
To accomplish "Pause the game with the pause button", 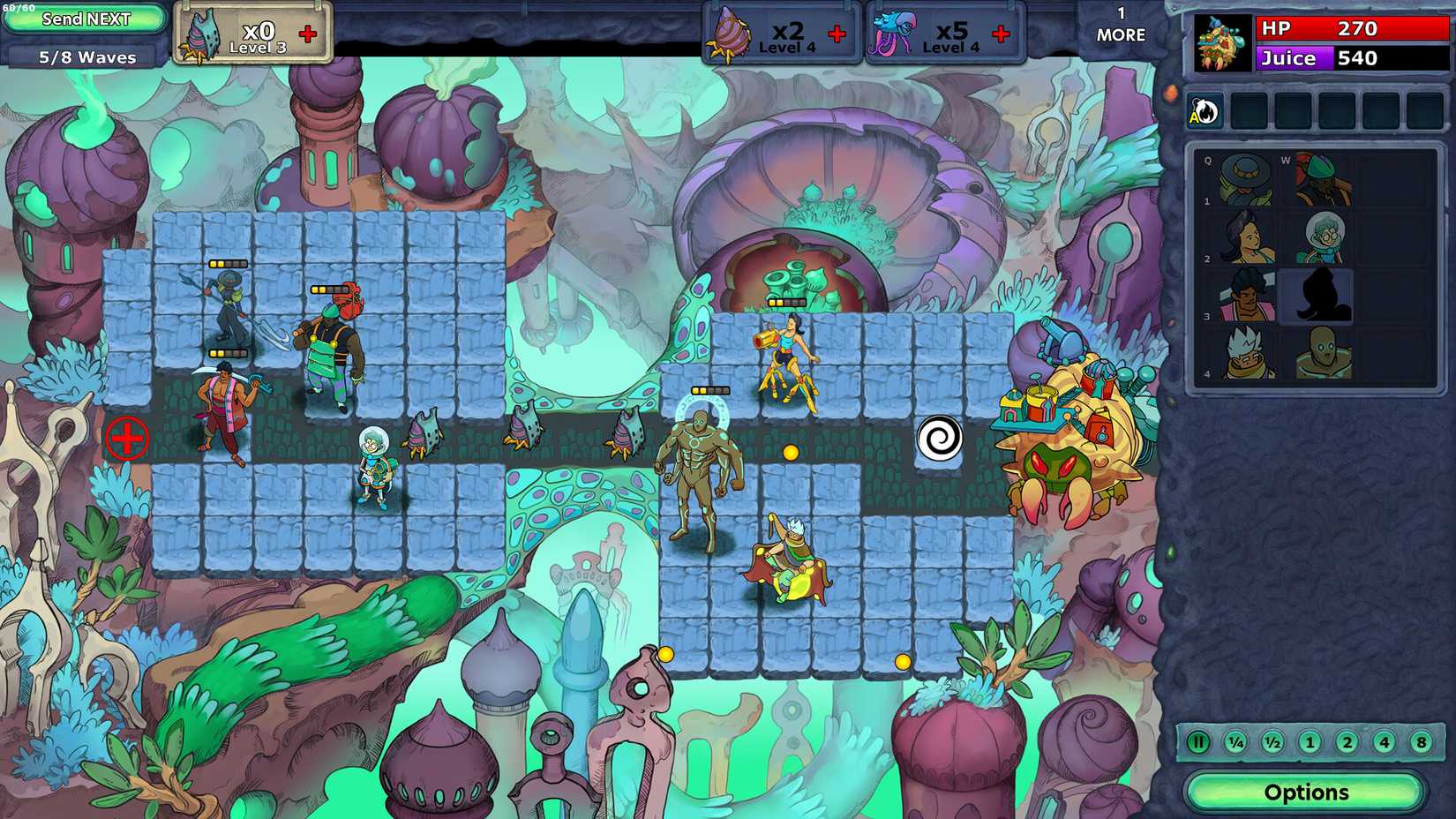I will tap(1198, 744).
